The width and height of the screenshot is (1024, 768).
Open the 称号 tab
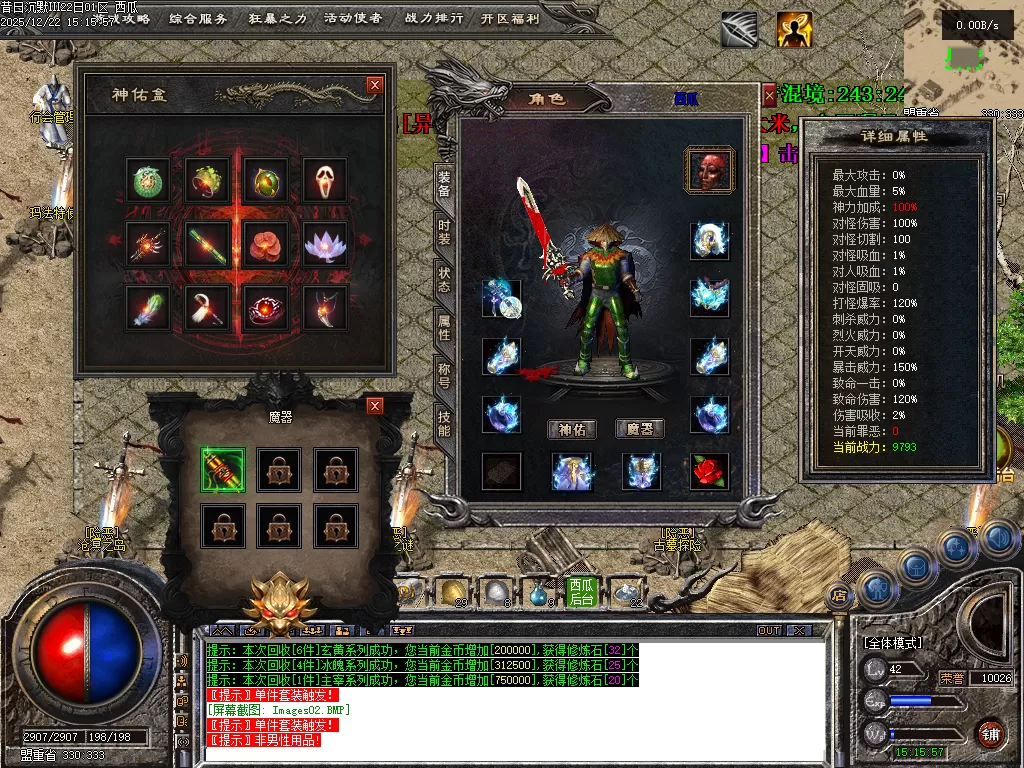pyautogui.click(x=445, y=375)
